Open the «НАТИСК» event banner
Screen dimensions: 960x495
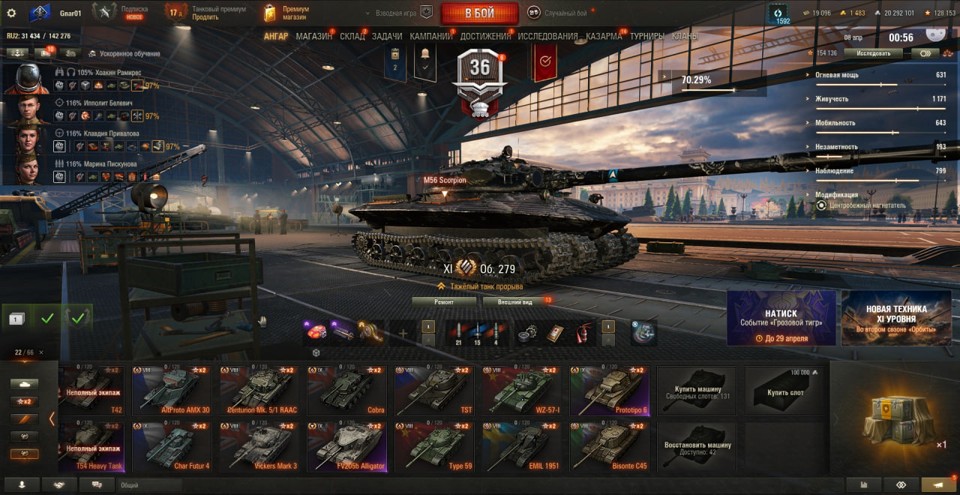pyautogui.click(x=781, y=318)
